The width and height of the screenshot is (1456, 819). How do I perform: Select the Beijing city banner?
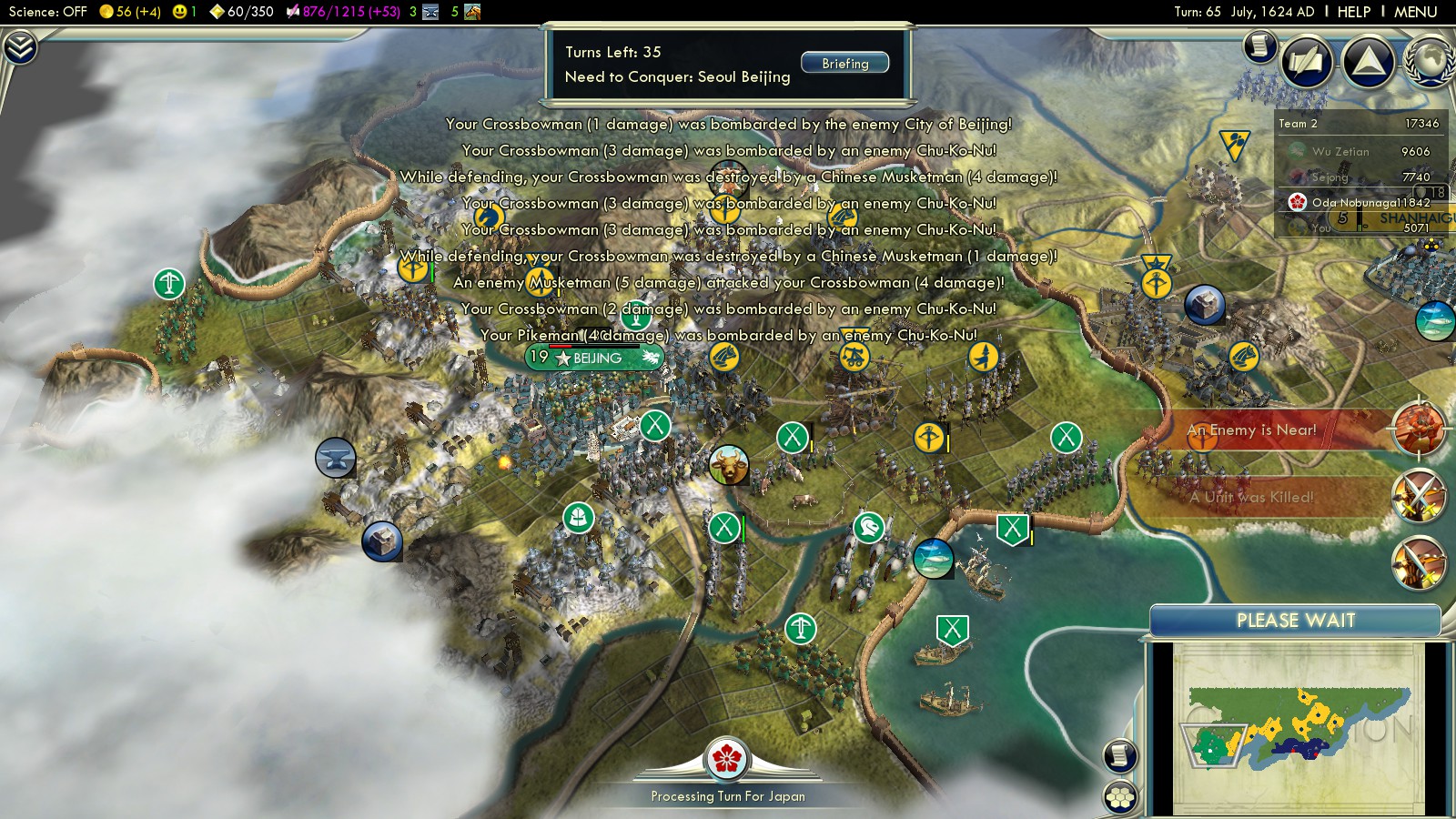point(596,358)
